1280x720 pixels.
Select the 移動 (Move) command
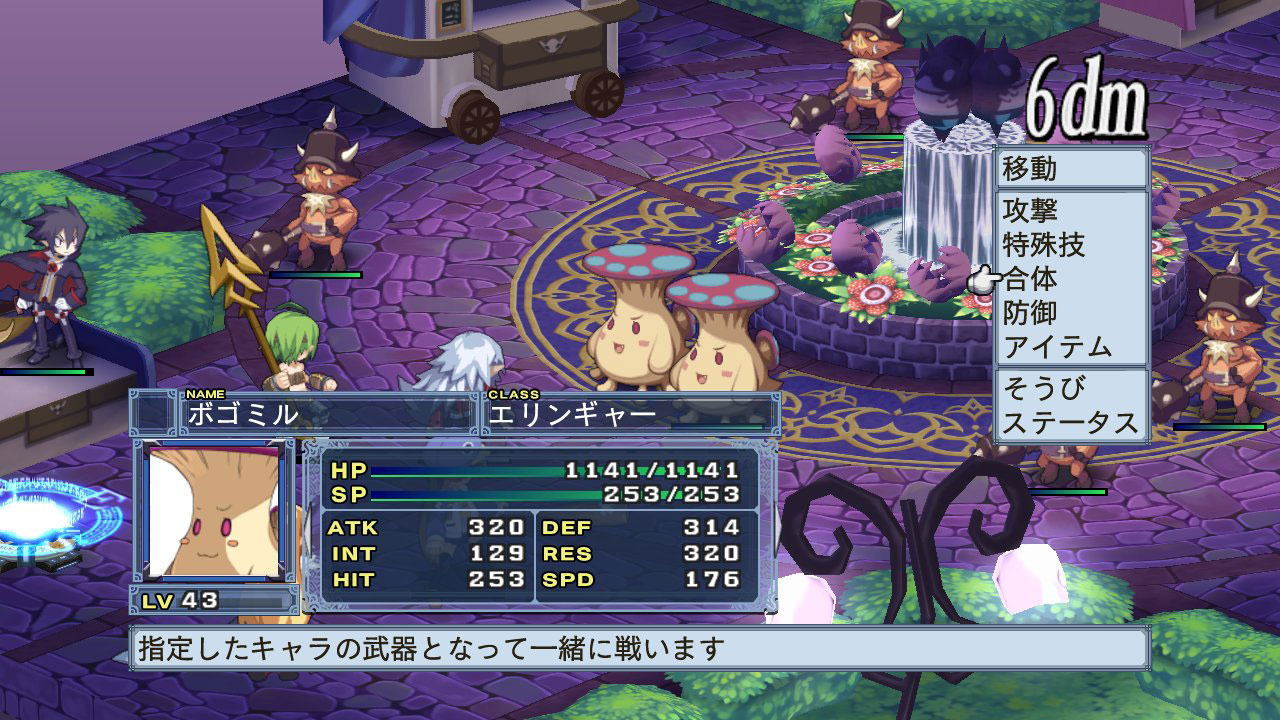(1030, 168)
